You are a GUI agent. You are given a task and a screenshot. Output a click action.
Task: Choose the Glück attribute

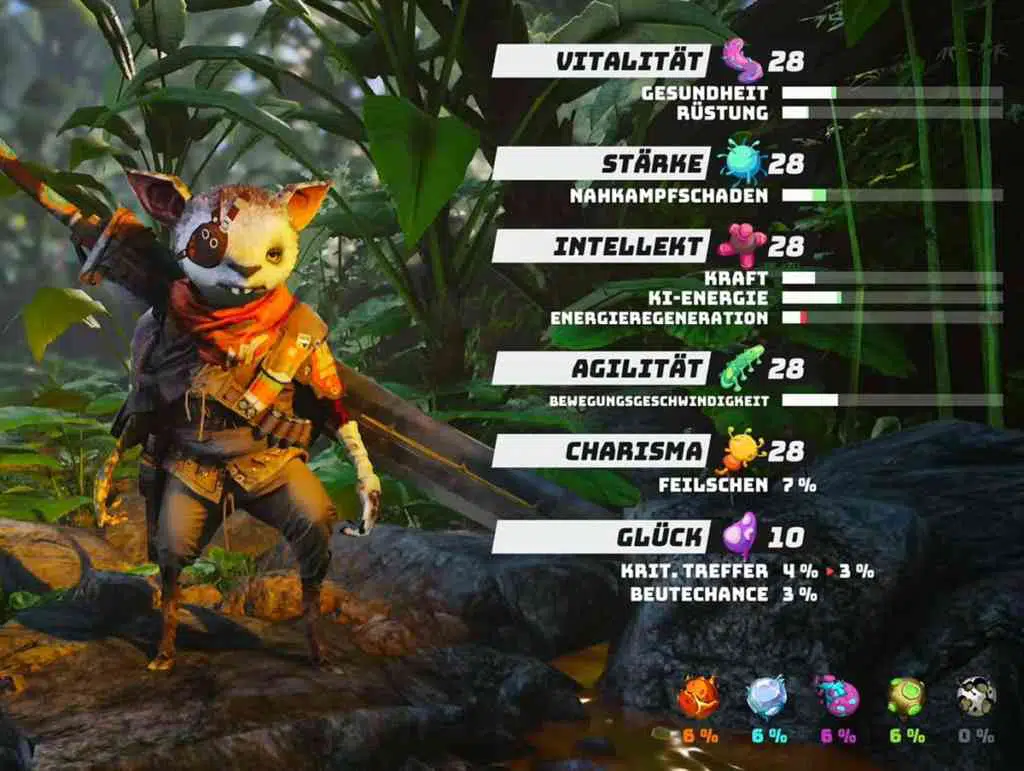(602, 537)
